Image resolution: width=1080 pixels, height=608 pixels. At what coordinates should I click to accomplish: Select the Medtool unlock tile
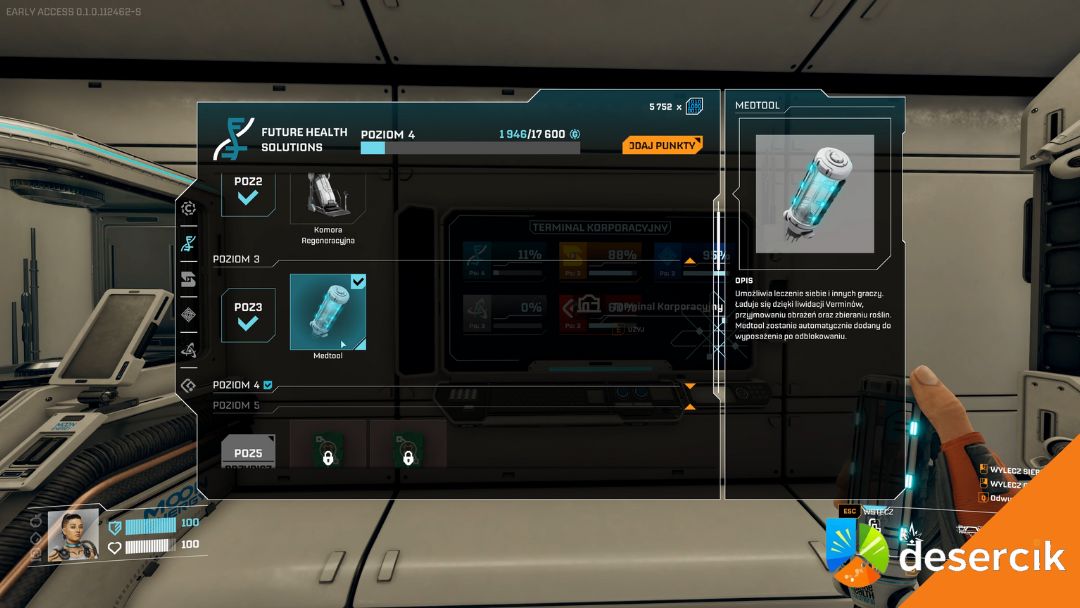[328, 312]
